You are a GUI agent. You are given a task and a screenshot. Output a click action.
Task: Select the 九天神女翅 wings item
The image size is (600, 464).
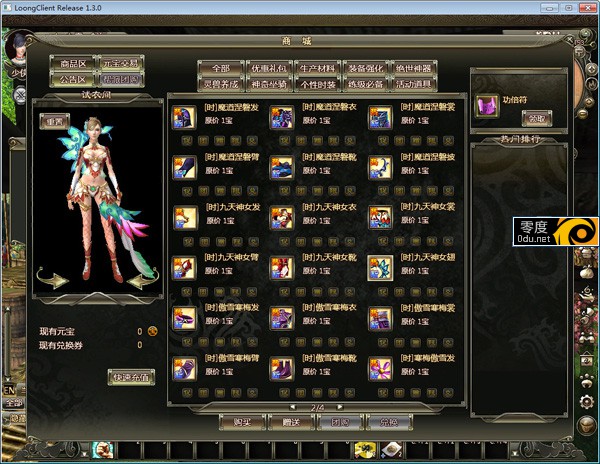pyautogui.click(x=380, y=267)
